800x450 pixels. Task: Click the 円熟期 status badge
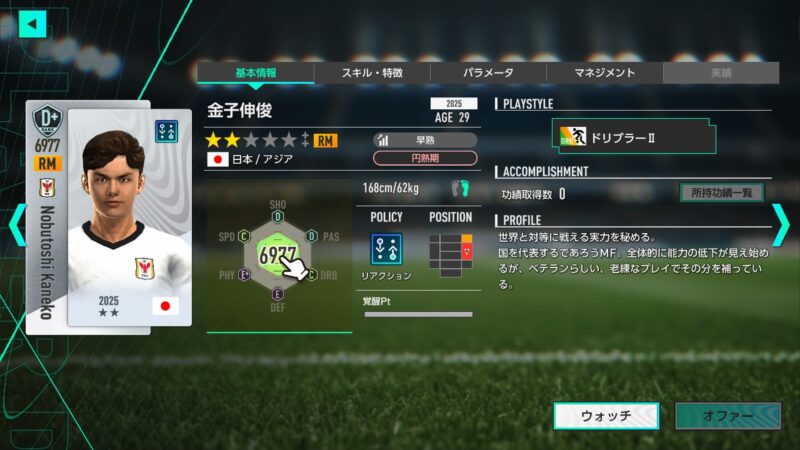425,158
